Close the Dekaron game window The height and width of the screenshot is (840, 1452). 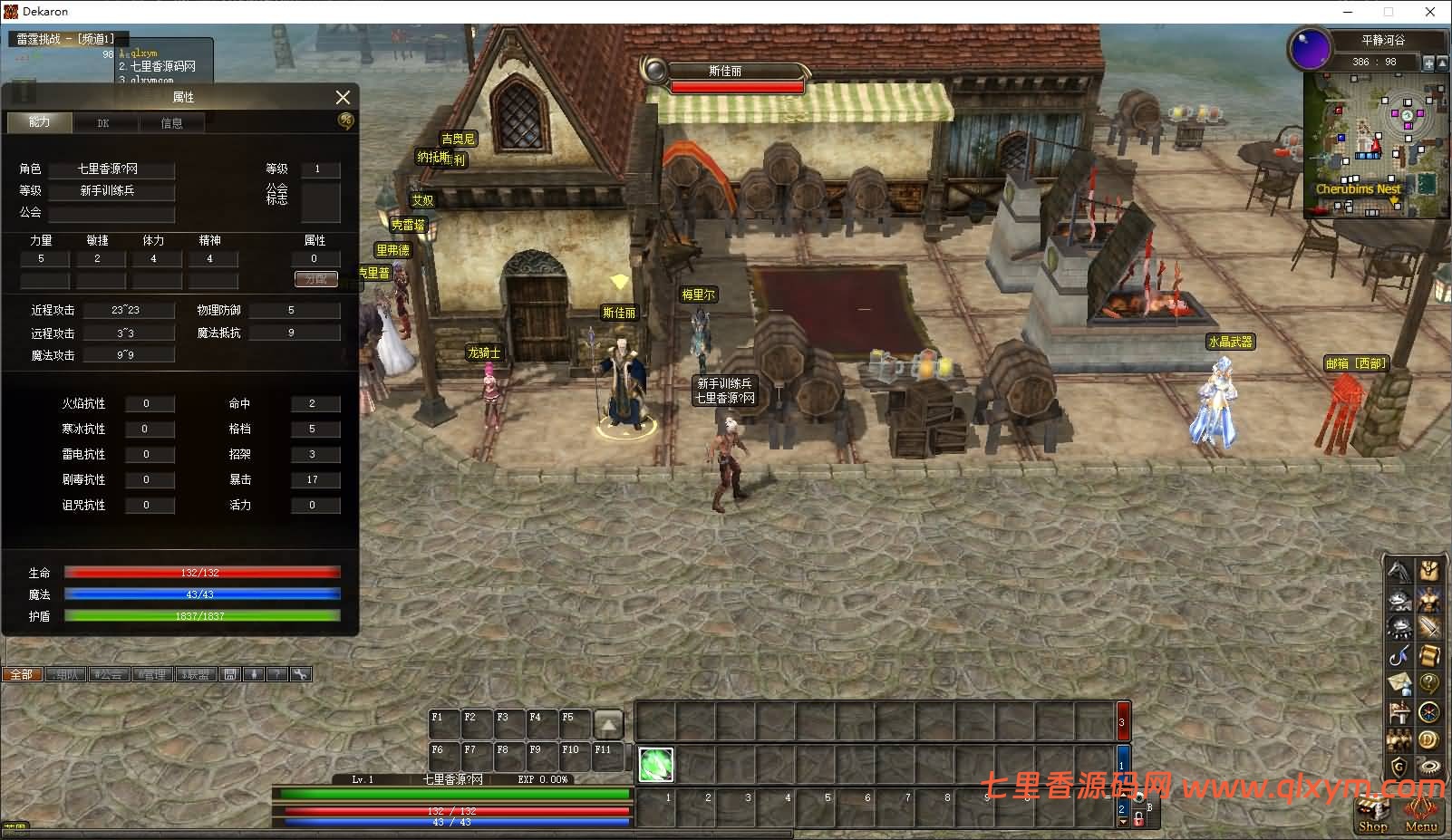1431,12
